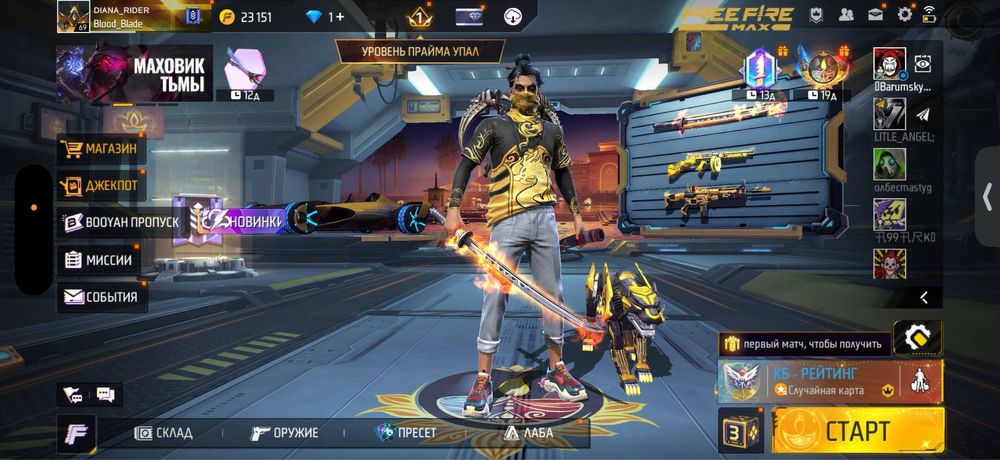Viewport: 1000px width, 460px height.
Task: Open the settings gear icon
Action: [x=905, y=14]
